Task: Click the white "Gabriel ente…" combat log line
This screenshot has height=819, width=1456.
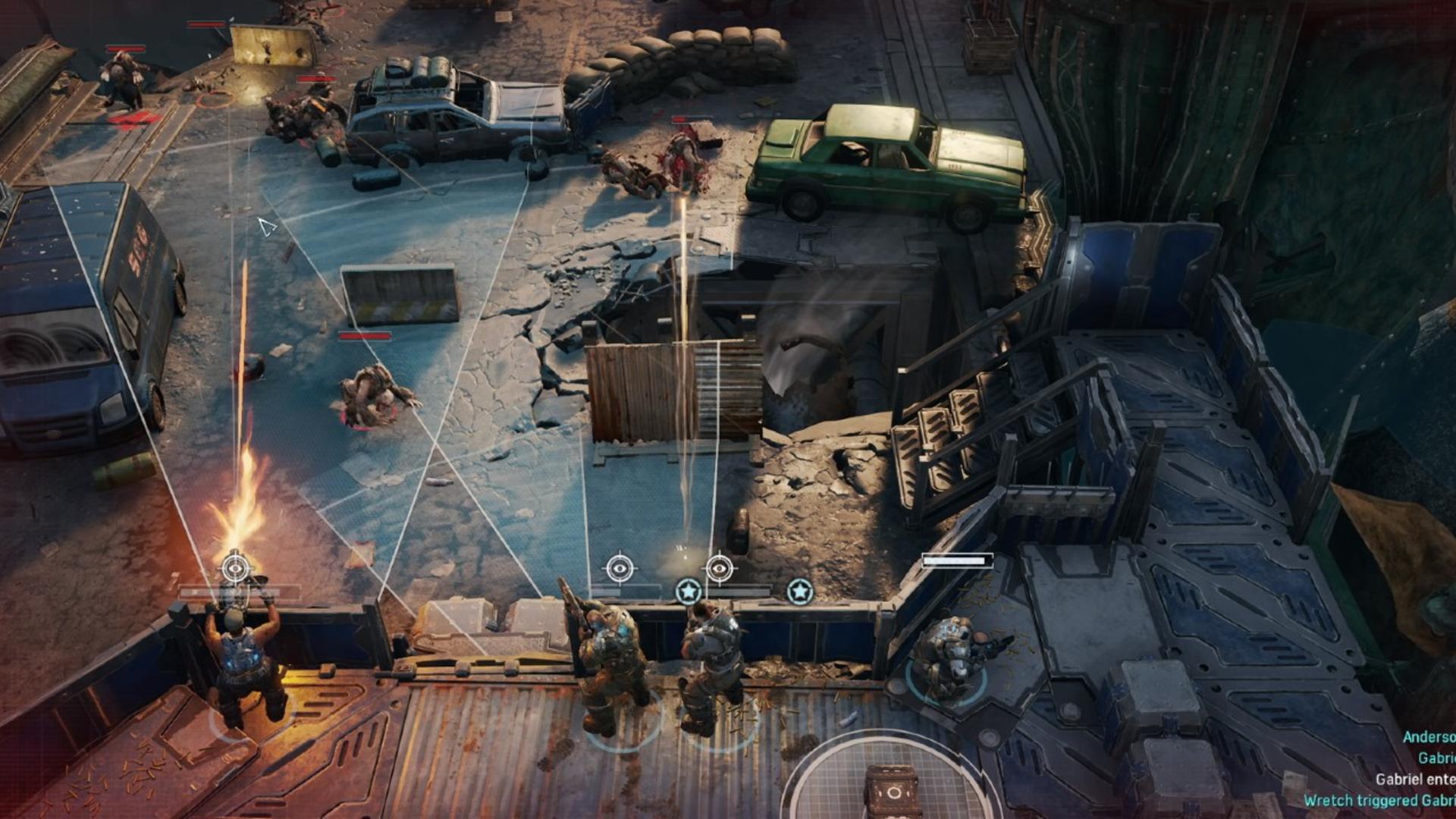Action: (x=1415, y=779)
